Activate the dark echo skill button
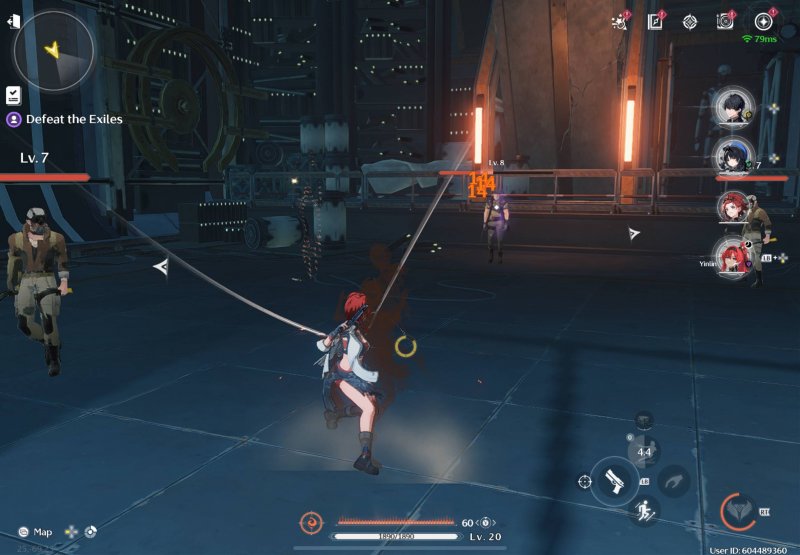 tap(644, 421)
